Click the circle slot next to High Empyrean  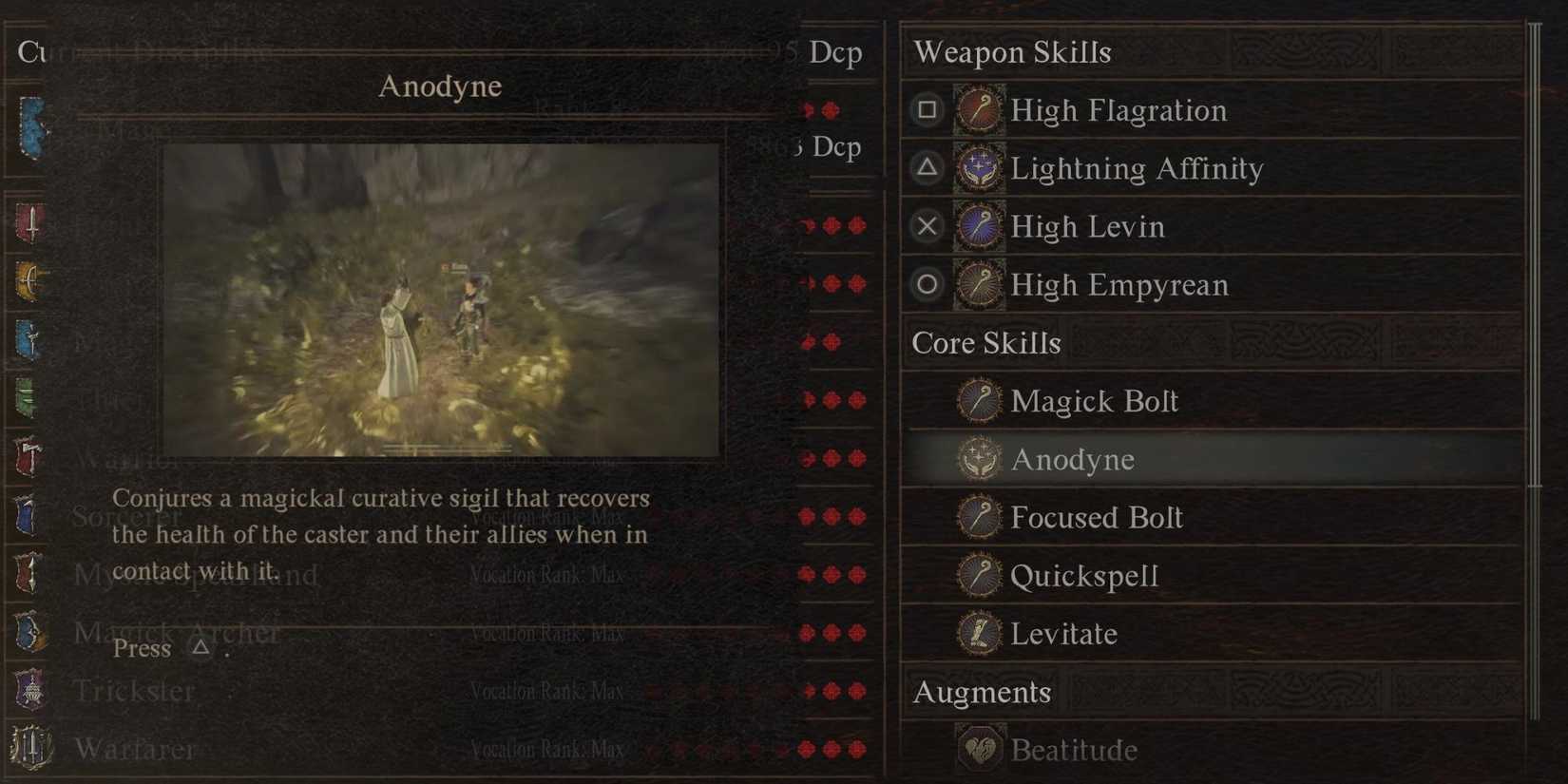(x=926, y=284)
